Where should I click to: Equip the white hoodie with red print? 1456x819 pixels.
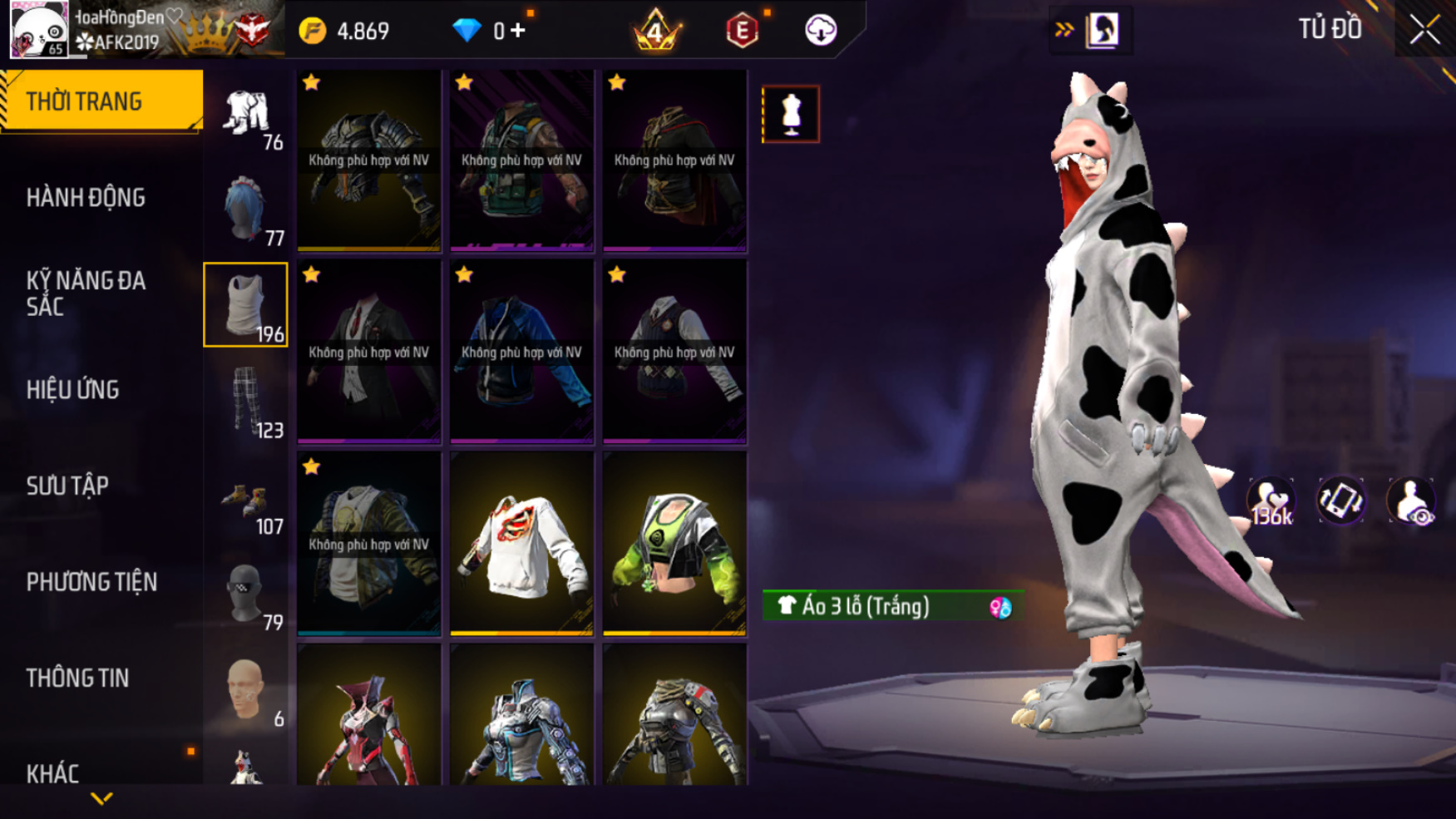click(x=521, y=544)
